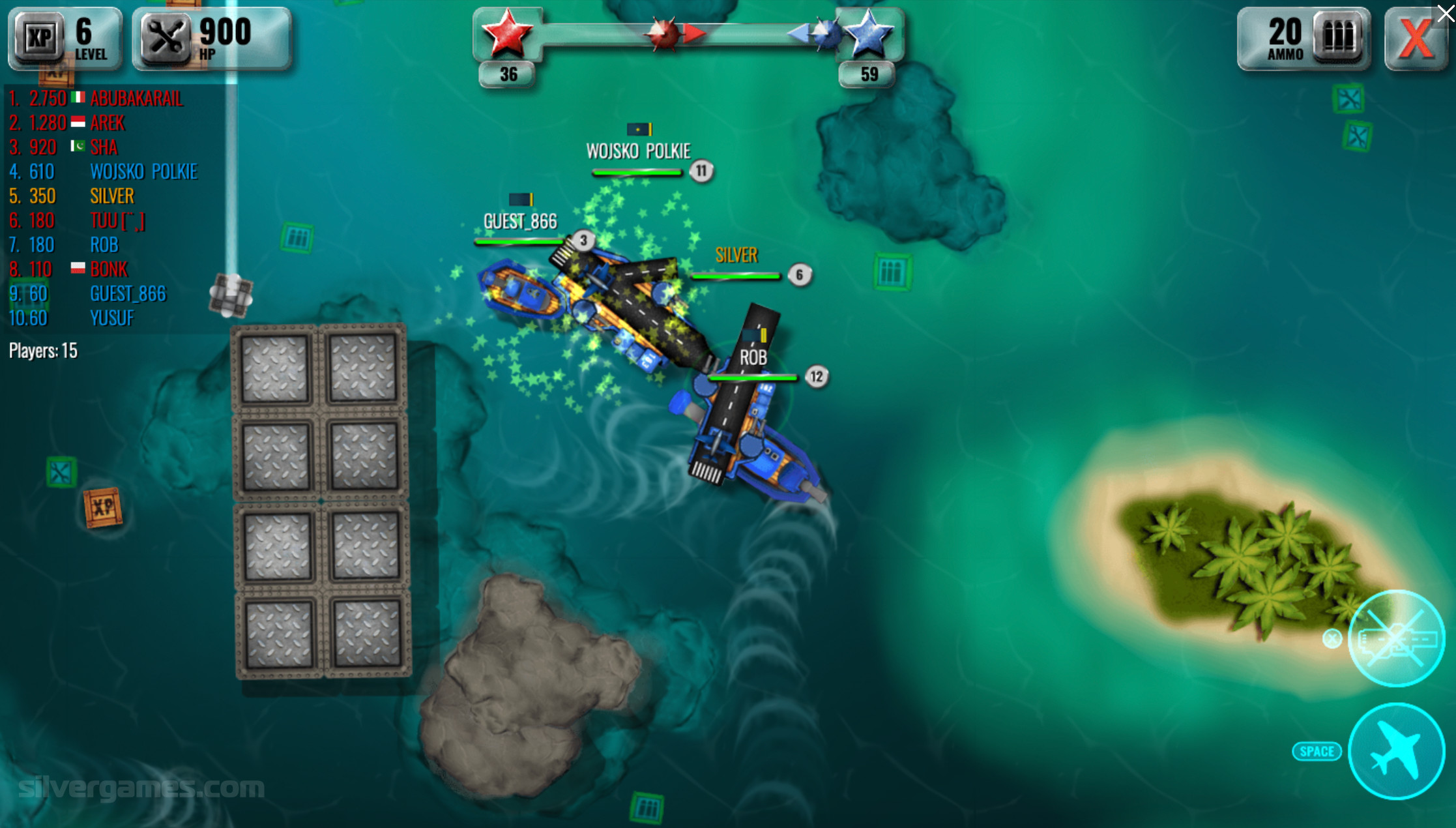This screenshot has height=828, width=1456.
Task: Launch the airplane strike ability
Action: coord(1396,751)
